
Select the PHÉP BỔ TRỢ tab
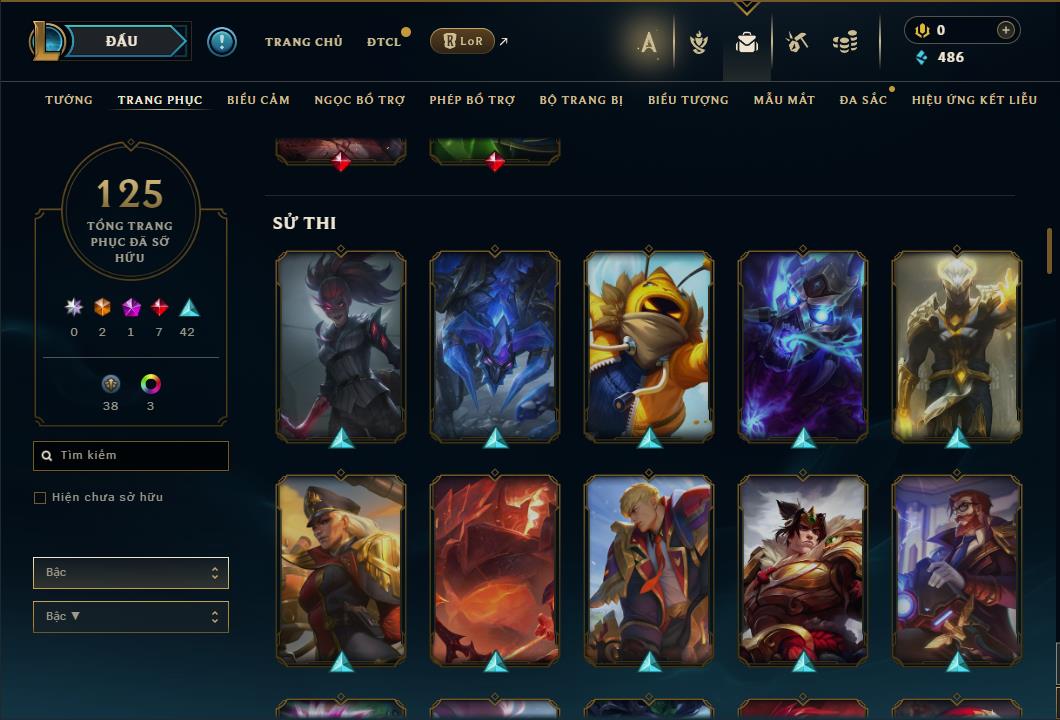tap(472, 100)
